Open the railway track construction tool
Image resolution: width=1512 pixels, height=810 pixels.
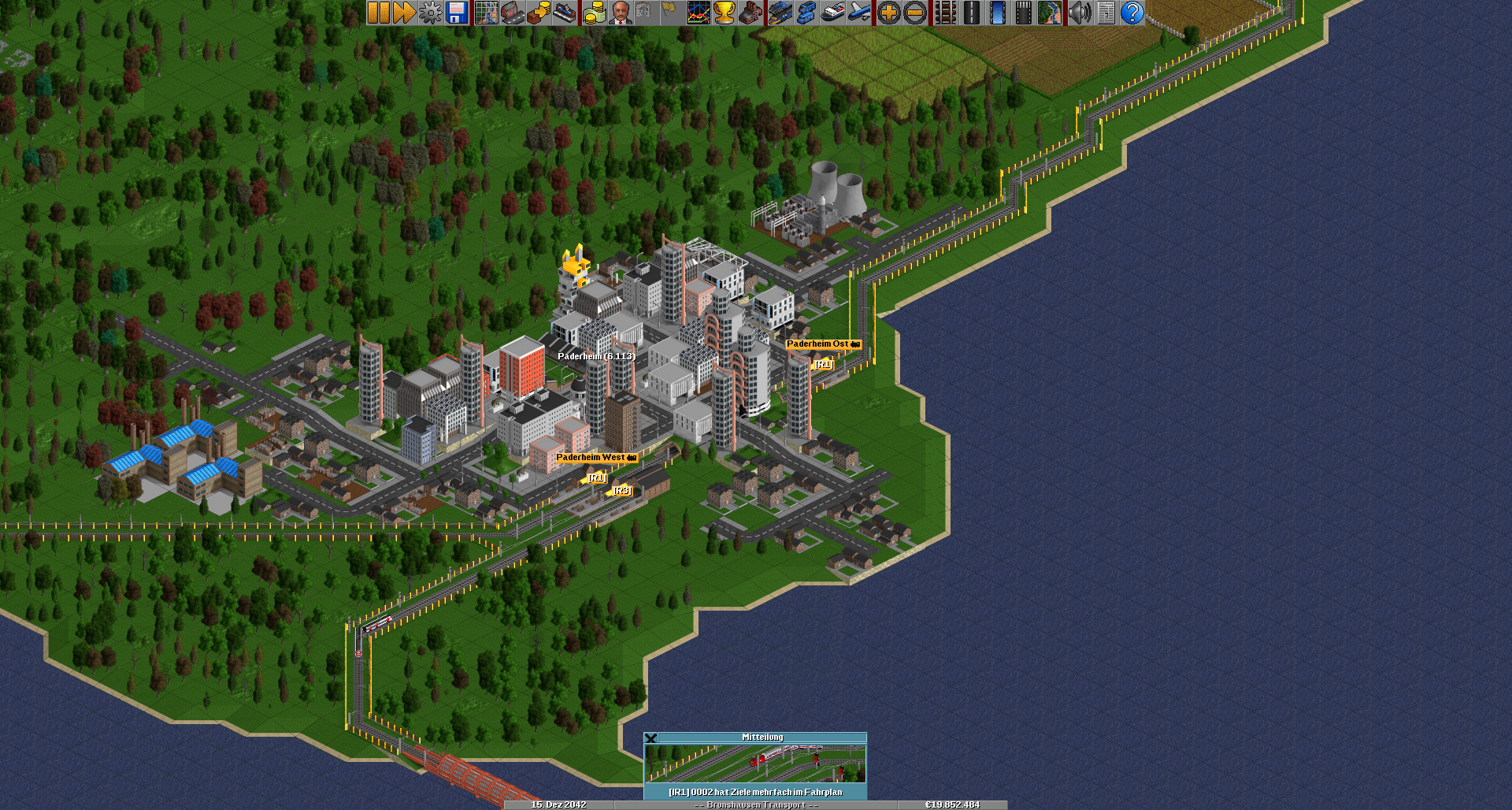click(945, 13)
